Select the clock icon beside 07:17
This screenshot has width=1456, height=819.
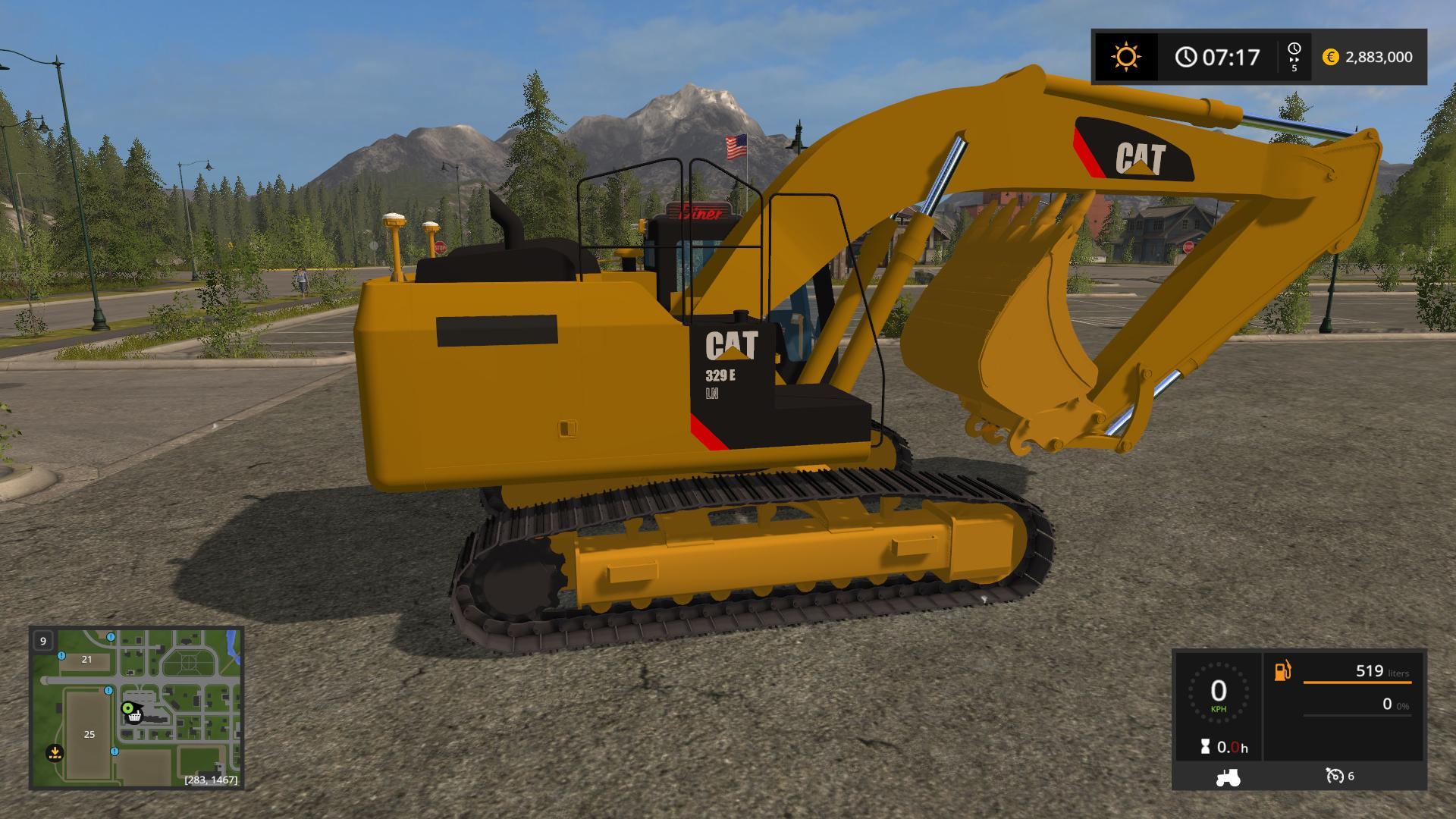click(1185, 56)
